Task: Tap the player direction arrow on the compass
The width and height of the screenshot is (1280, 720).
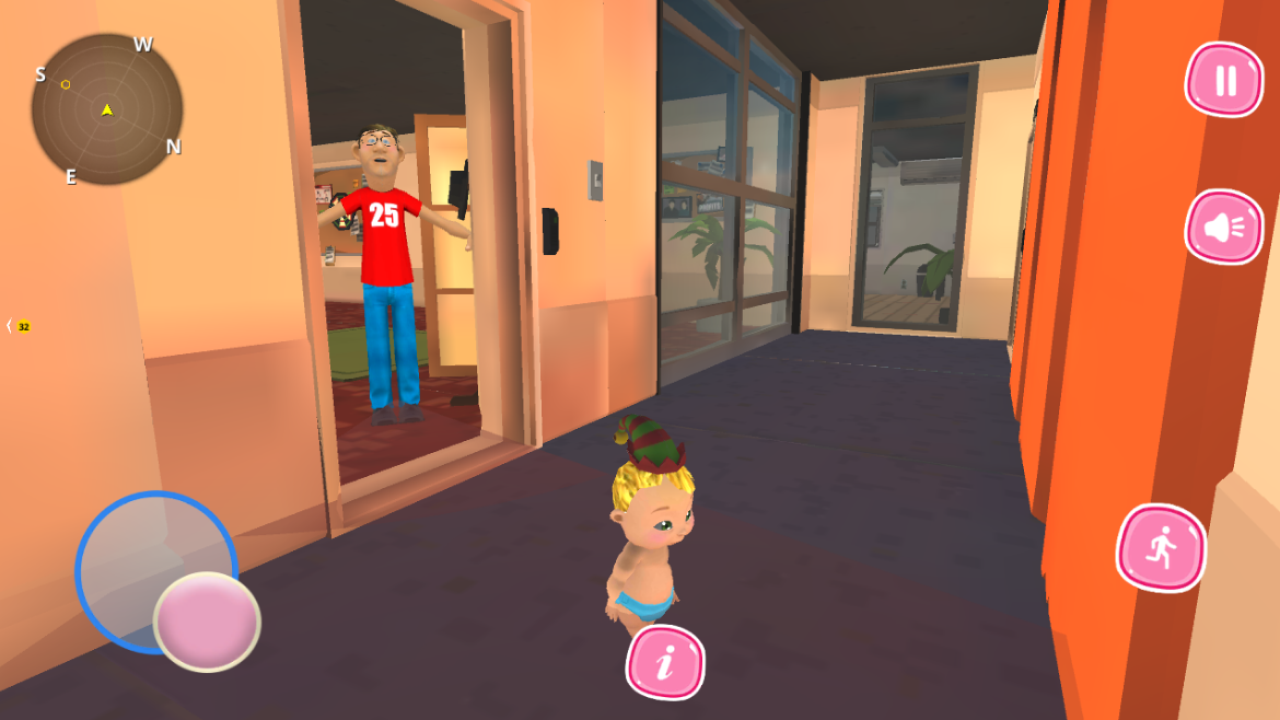Action: (x=106, y=110)
